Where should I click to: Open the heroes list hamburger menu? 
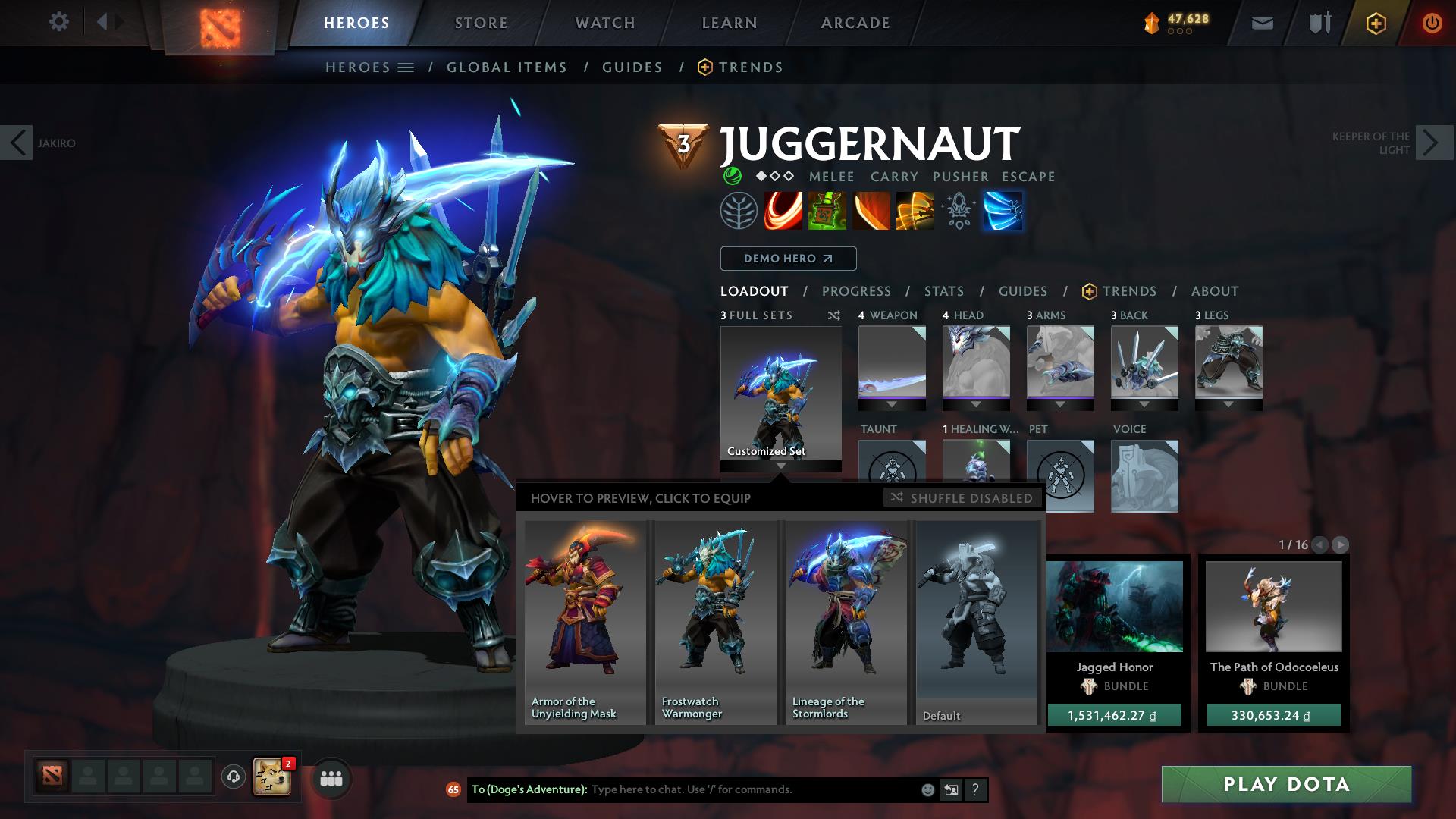406,67
